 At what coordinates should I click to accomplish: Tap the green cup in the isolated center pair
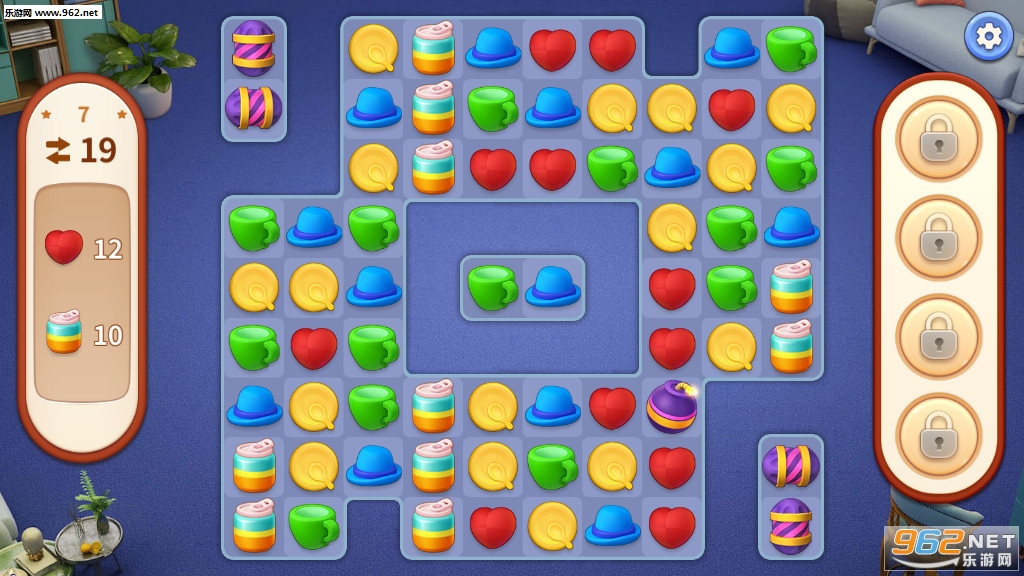[x=492, y=287]
